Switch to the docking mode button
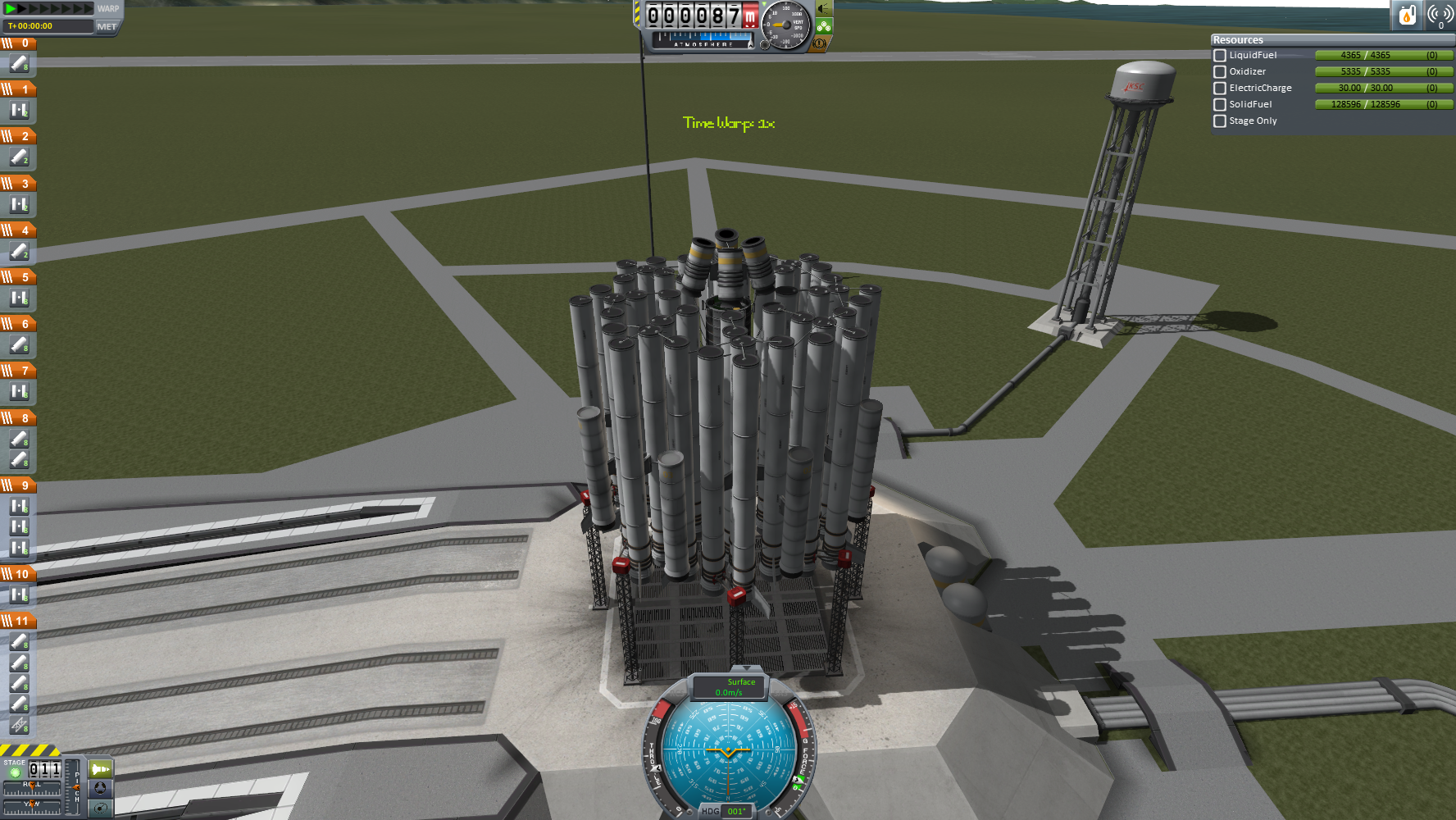 point(100,789)
